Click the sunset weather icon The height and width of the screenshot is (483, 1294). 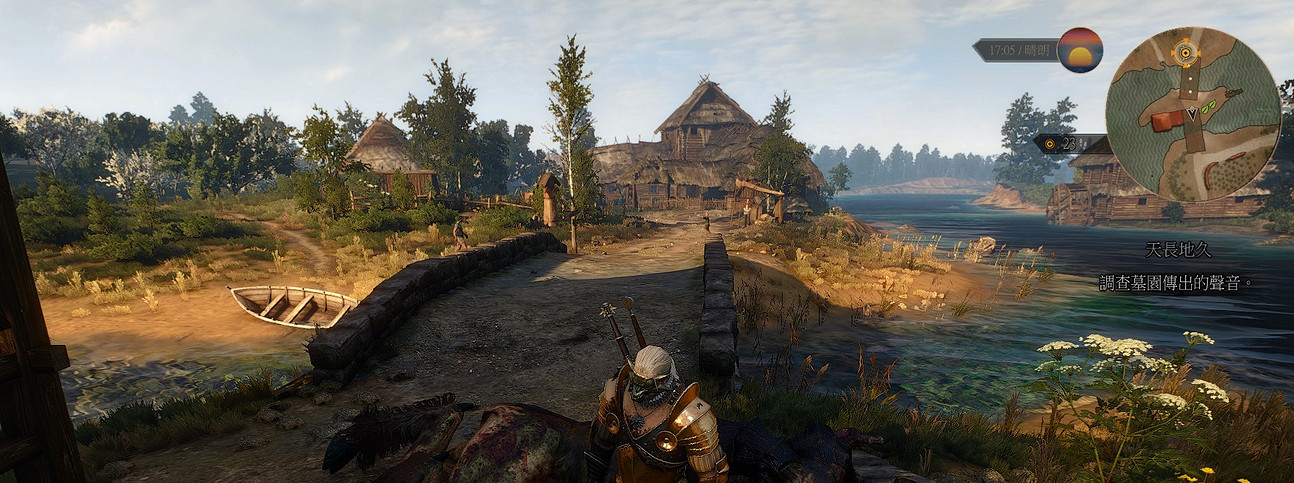(1080, 50)
